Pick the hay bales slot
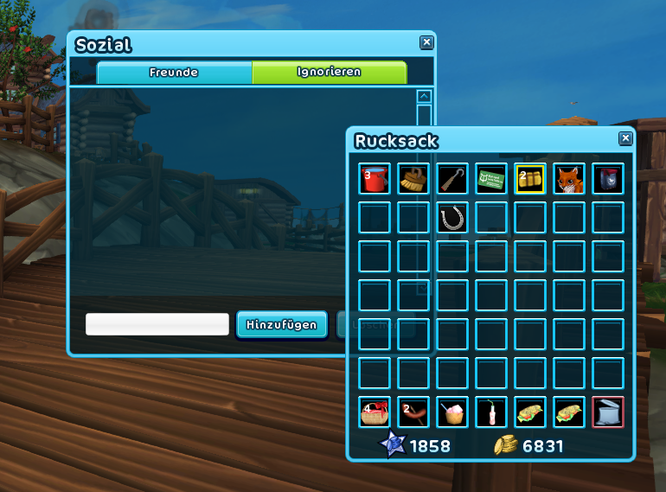Viewport: 666px width, 492px height. click(529, 179)
